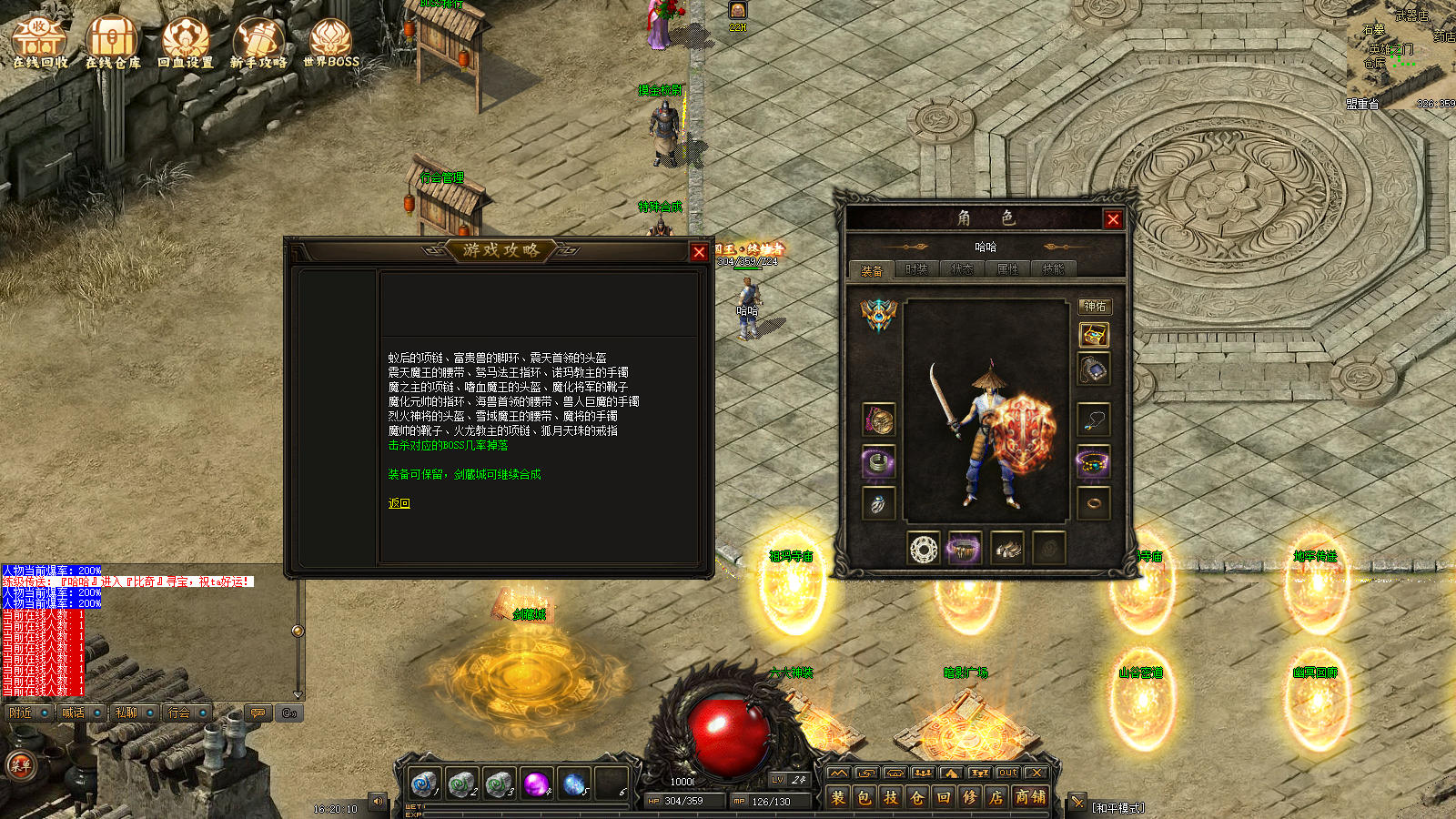Click the 修 repair button
The height and width of the screenshot is (819, 1456).
970,797
